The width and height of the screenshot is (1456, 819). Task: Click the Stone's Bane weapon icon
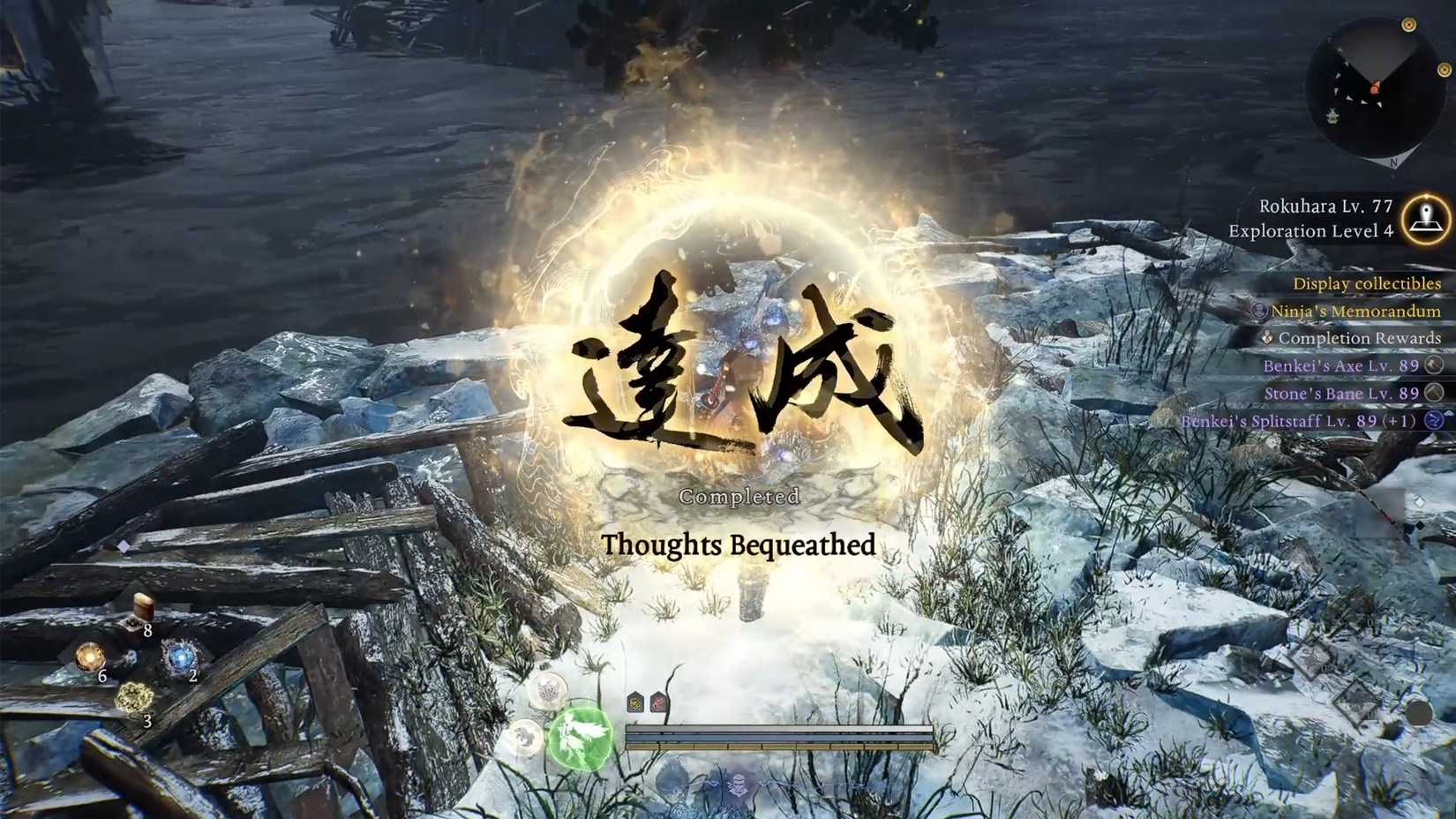[1432, 394]
